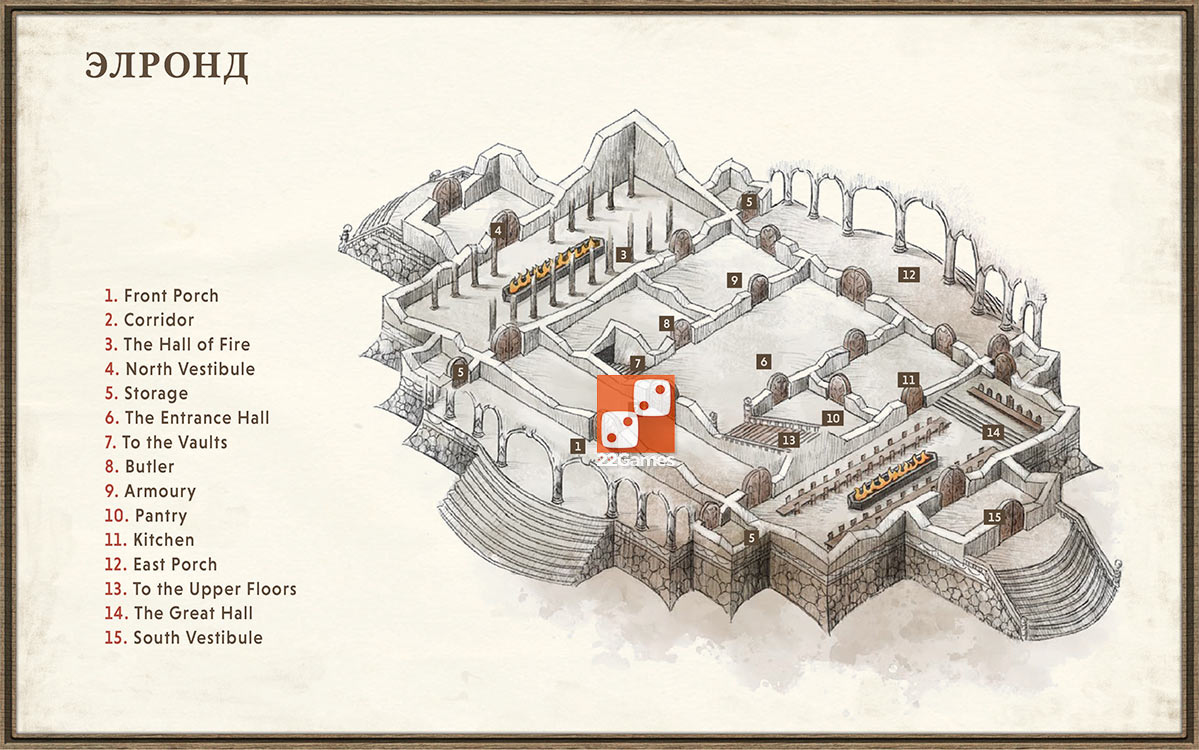Select the Front Porch legend entry
Screen dimensions: 1199x750
(x=161, y=296)
